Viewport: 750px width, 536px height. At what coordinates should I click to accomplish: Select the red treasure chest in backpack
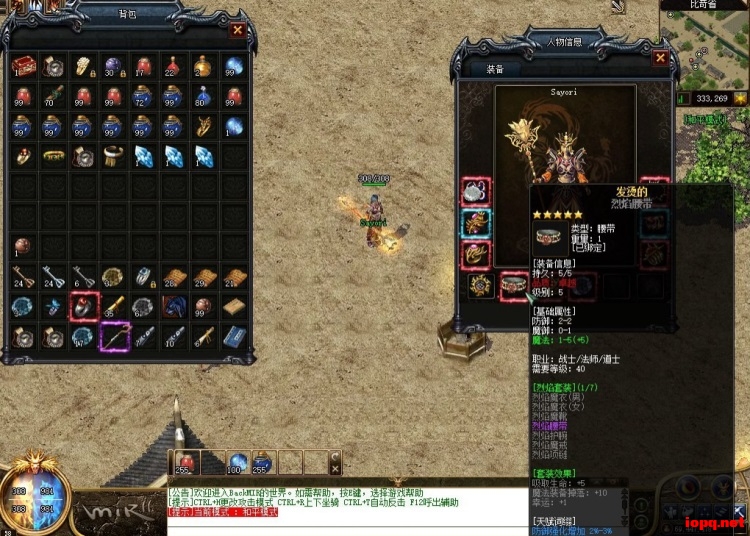22,66
